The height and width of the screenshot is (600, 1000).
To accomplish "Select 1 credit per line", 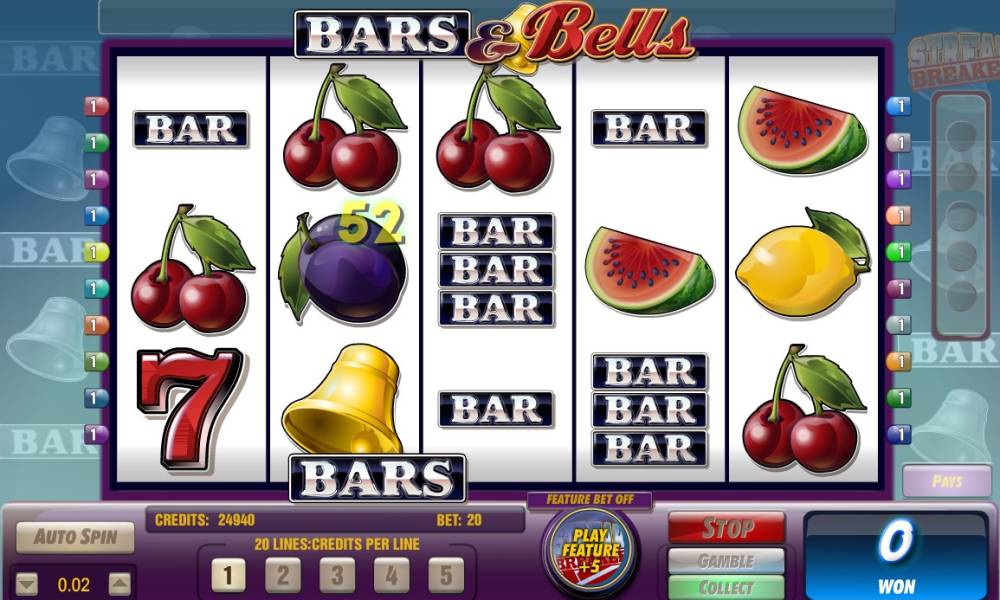I will (228, 575).
